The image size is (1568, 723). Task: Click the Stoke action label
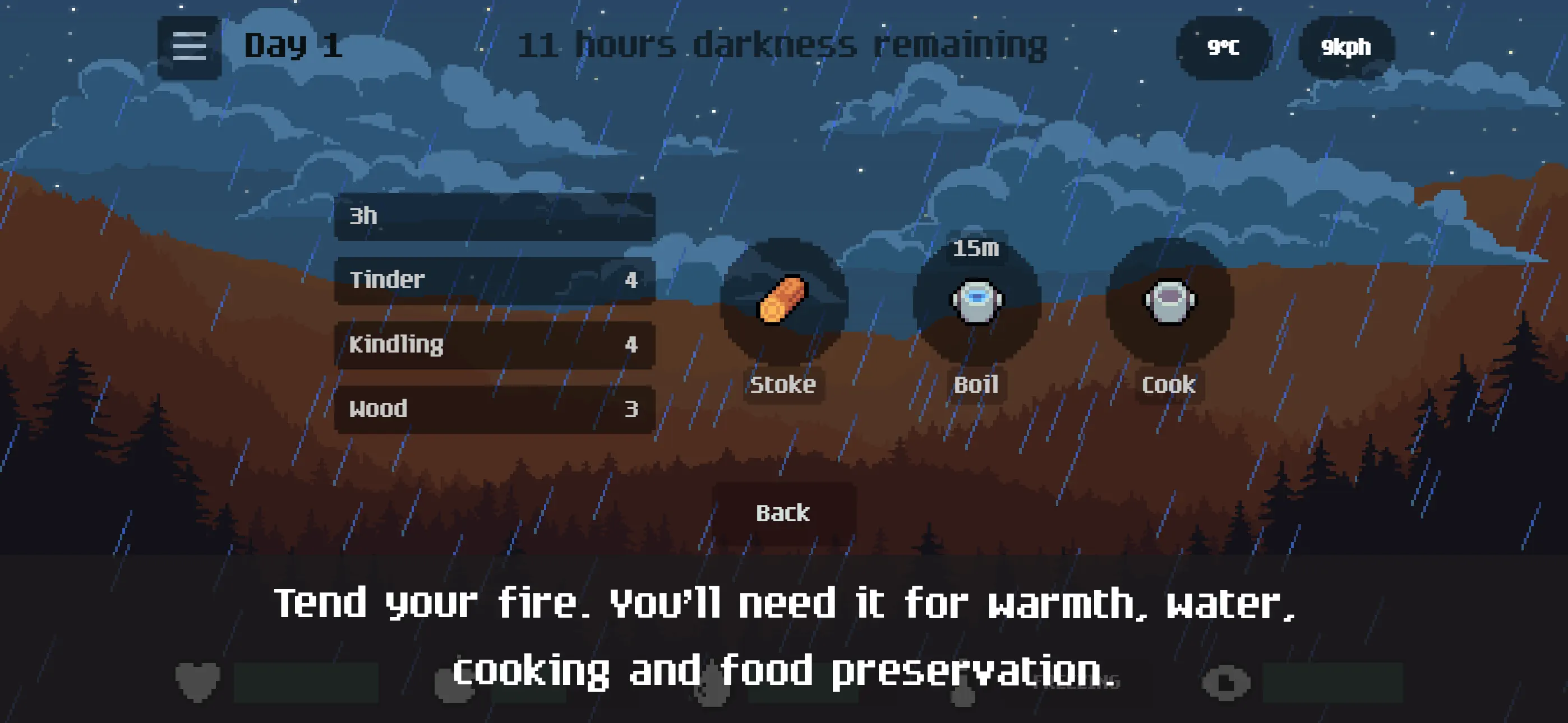tap(783, 384)
